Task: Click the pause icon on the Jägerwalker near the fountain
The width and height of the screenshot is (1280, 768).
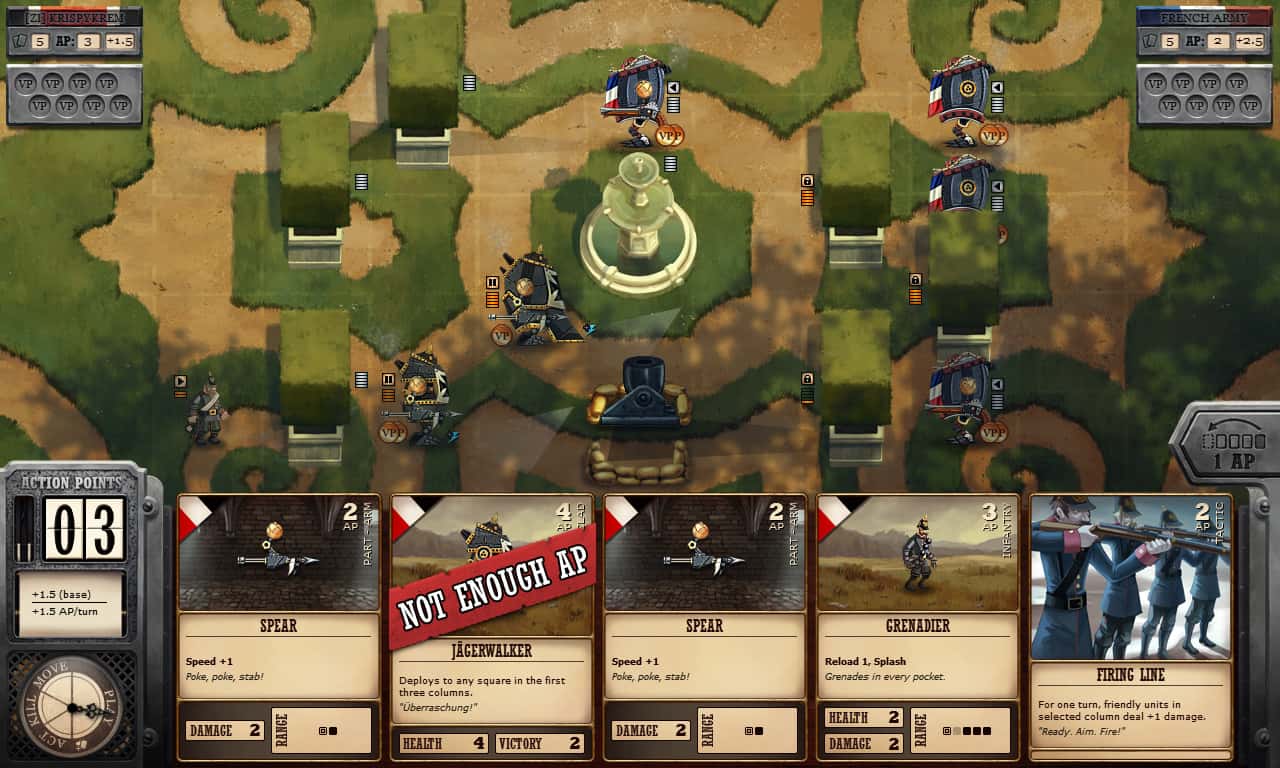Action: pos(491,283)
